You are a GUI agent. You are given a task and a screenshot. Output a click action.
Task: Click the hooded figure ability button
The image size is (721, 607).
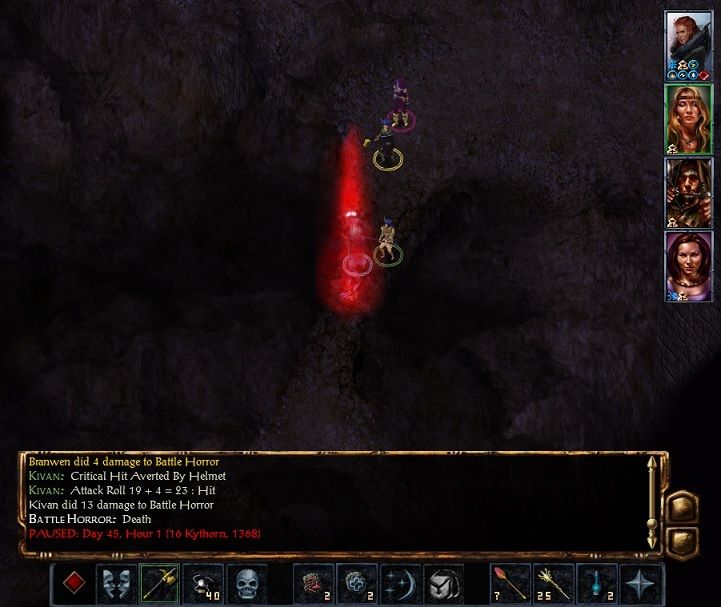click(x=443, y=584)
